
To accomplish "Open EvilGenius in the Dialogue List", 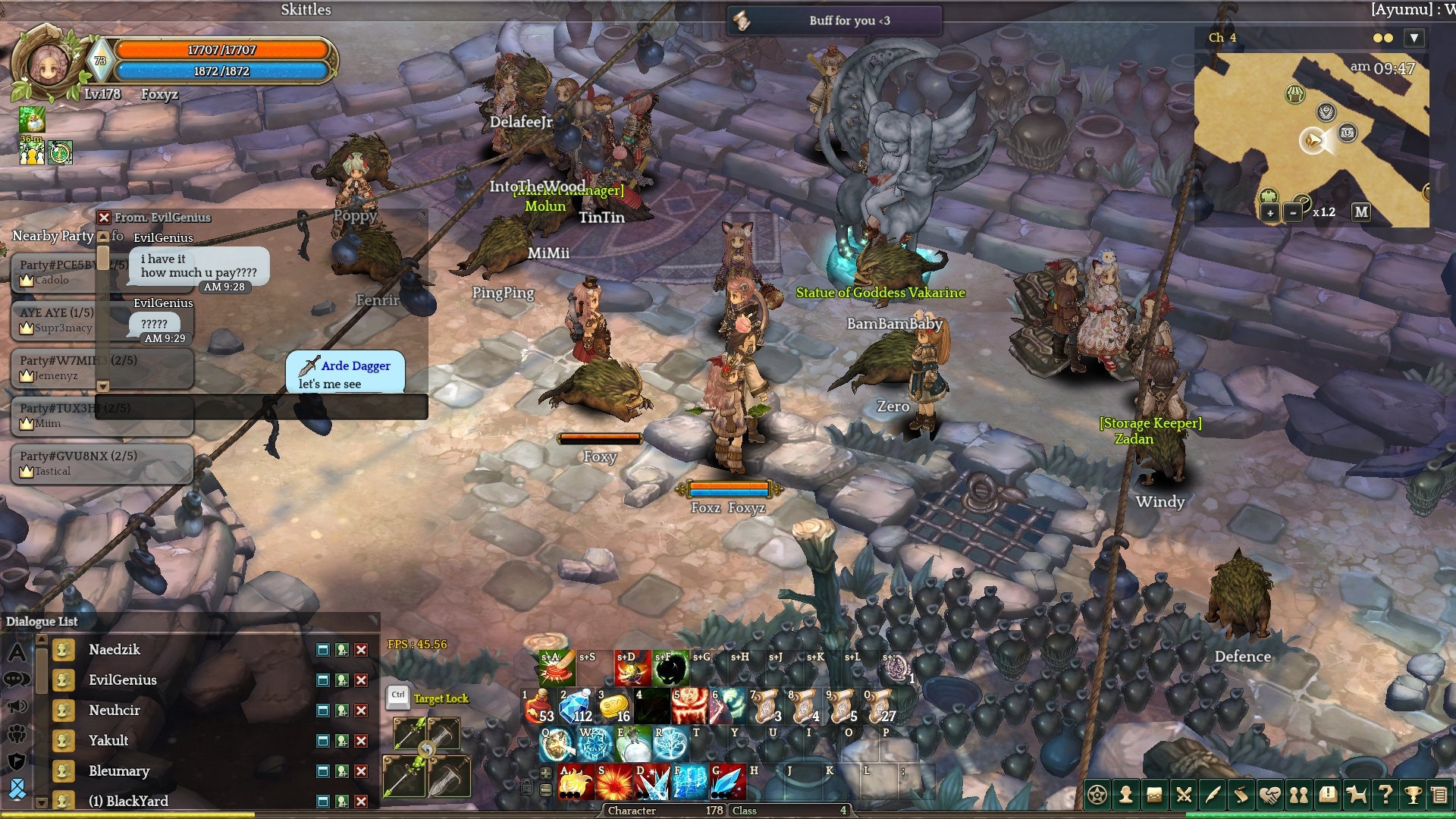I will pyautogui.click(x=122, y=680).
